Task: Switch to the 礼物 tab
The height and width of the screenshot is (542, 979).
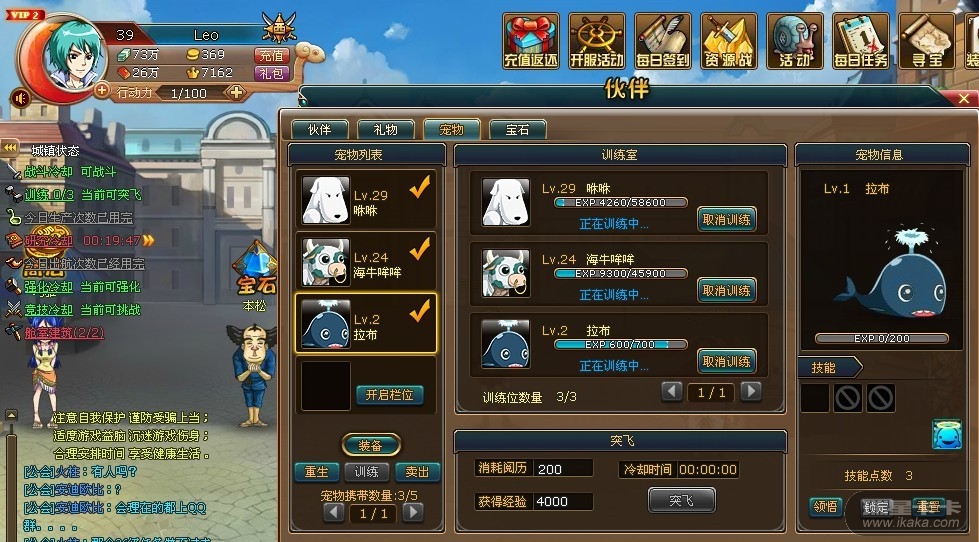Action: [385, 130]
